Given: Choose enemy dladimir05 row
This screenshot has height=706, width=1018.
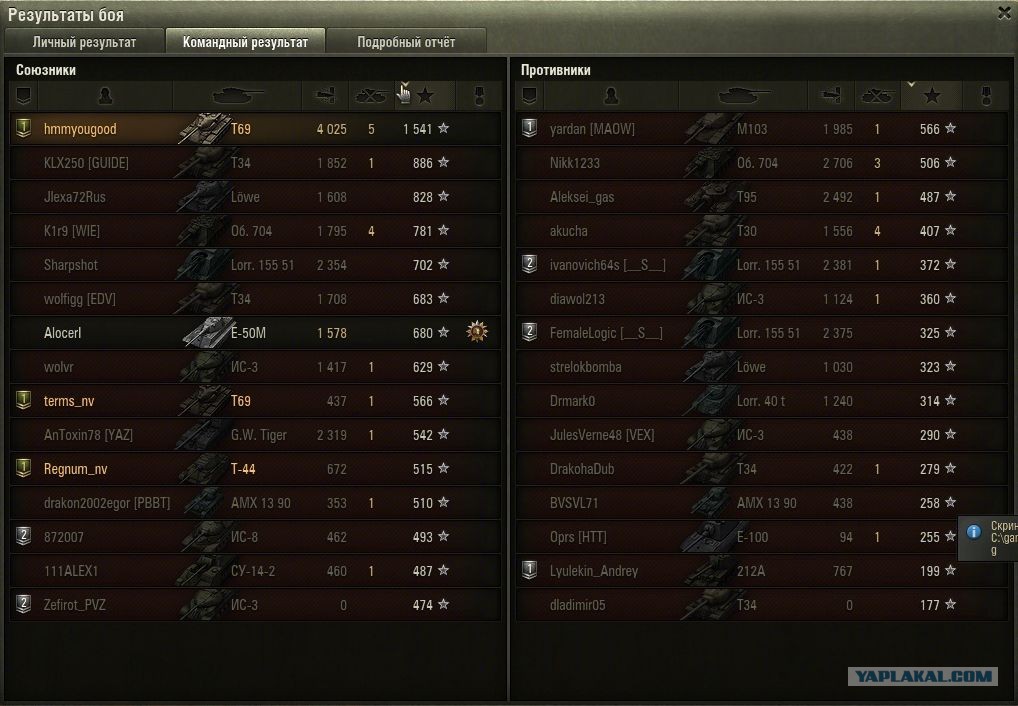Looking at the screenshot, I should (760, 605).
